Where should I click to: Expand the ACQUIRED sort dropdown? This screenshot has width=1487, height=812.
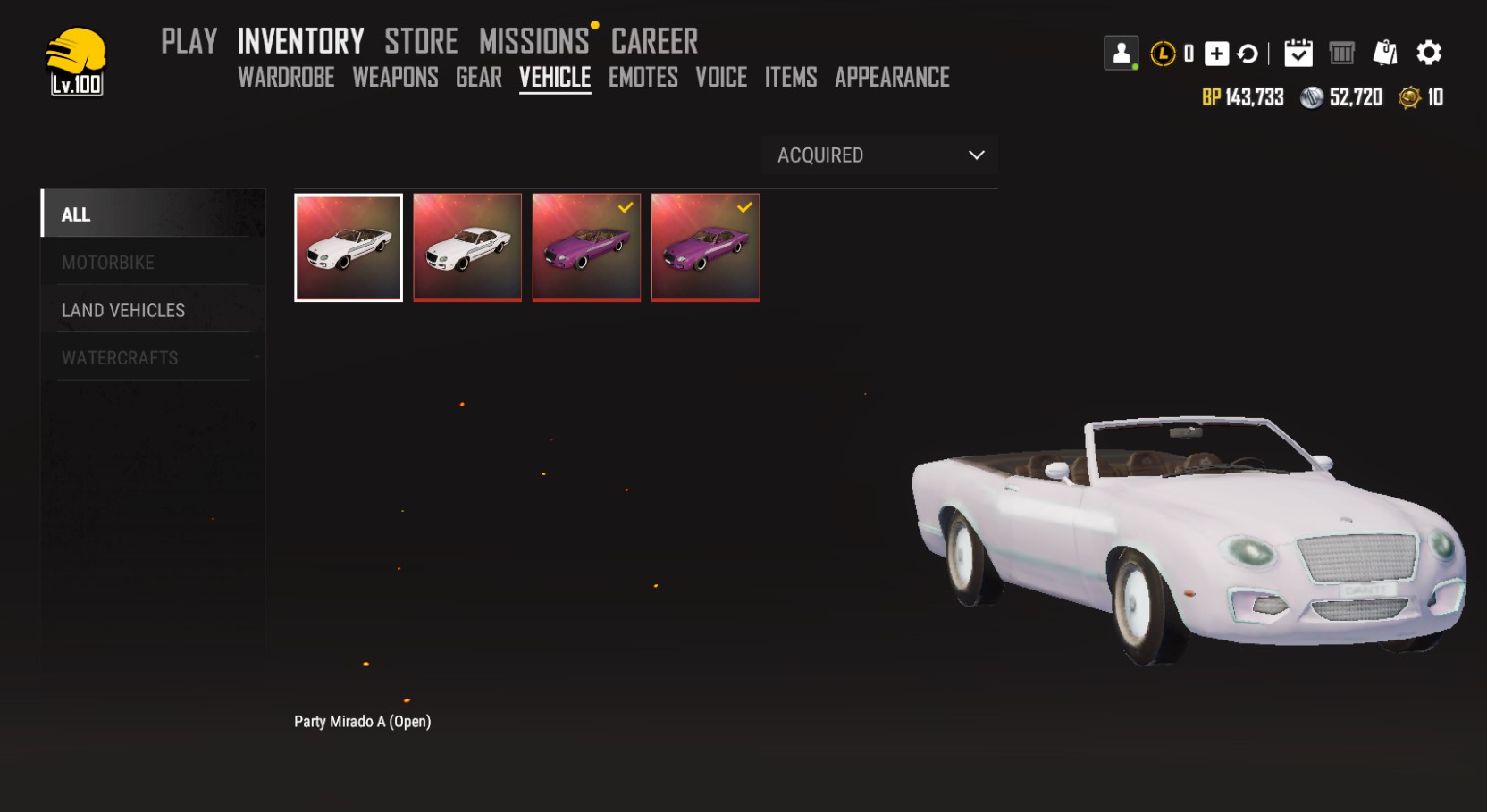pos(880,155)
